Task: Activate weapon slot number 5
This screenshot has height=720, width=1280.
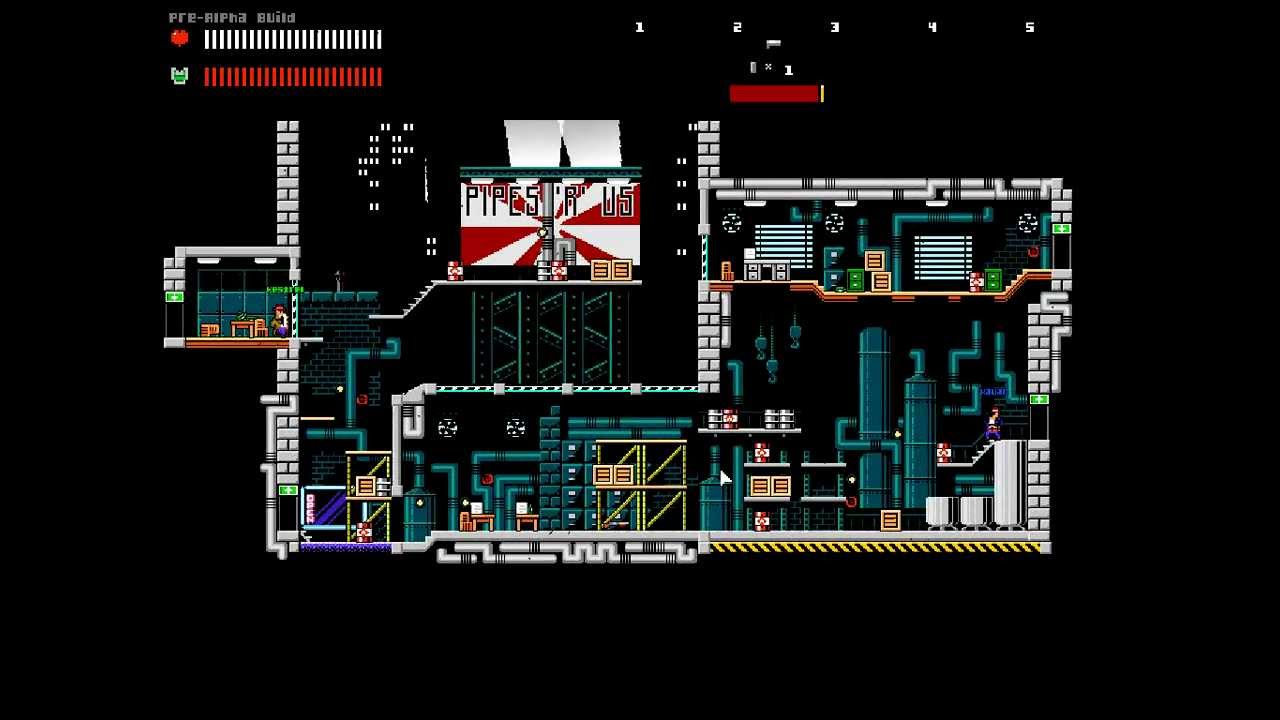Action: [x=1030, y=28]
